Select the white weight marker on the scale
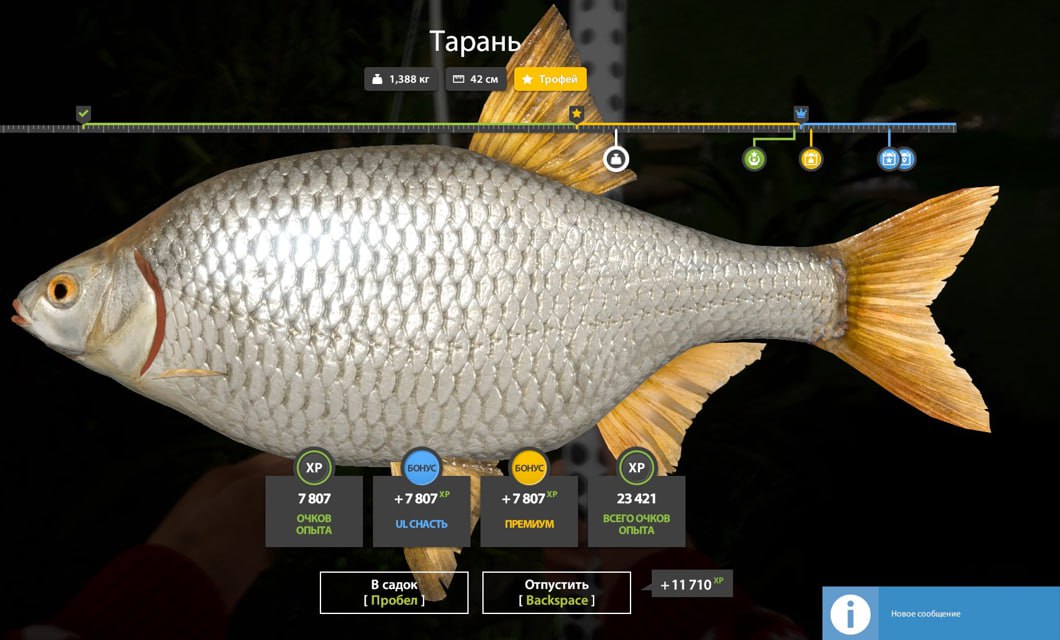Viewport: 1060px width, 640px height. tap(616, 158)
